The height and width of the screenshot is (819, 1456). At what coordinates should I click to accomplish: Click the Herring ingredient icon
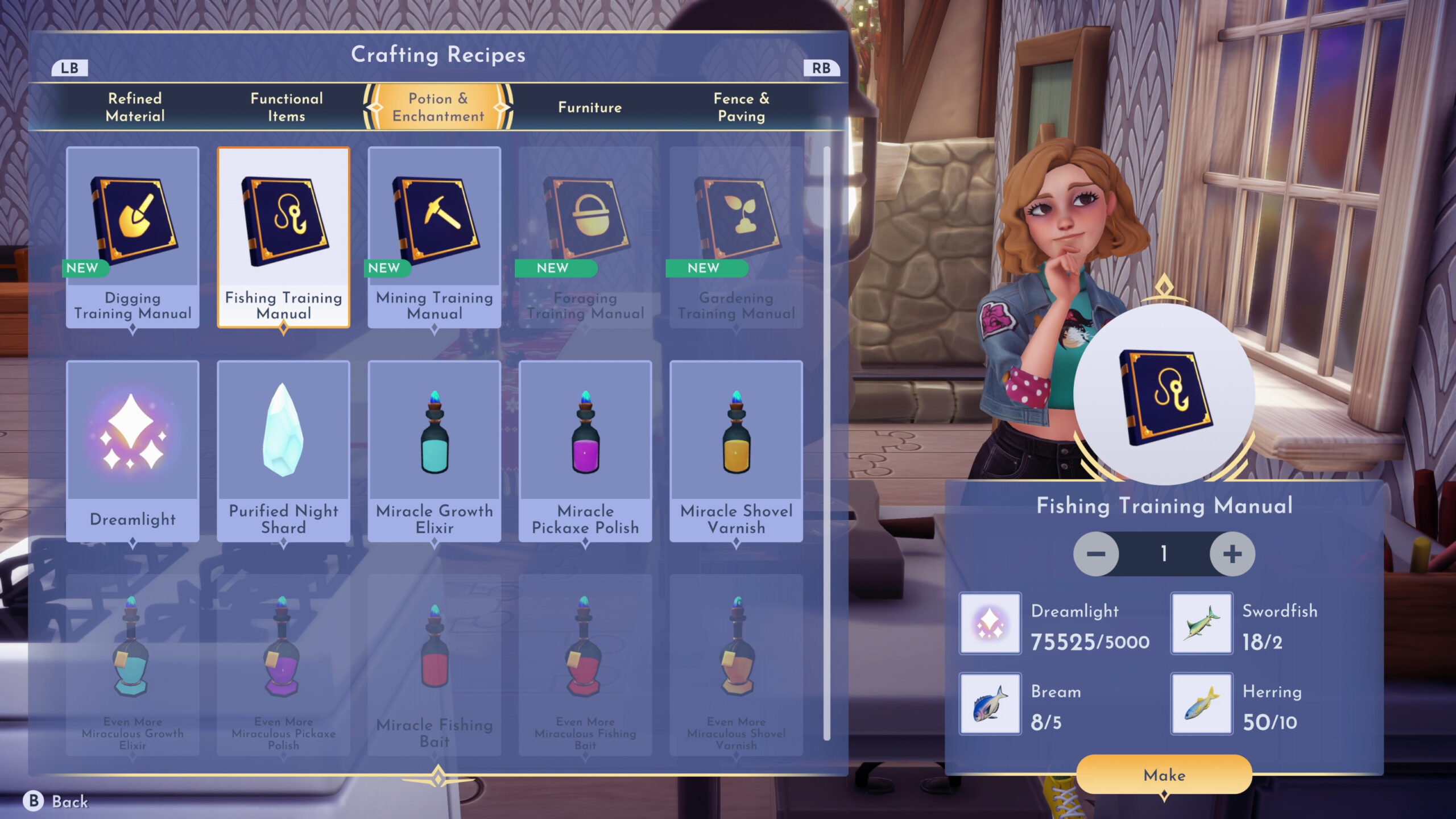click(1201, 704)
